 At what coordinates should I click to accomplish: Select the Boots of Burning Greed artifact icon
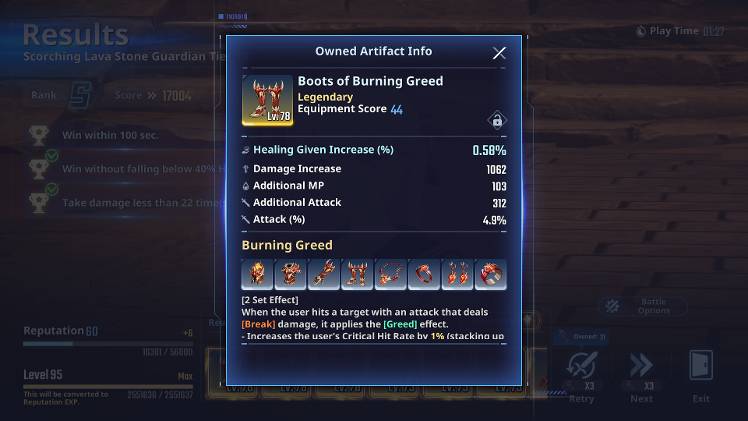[267, 100]
